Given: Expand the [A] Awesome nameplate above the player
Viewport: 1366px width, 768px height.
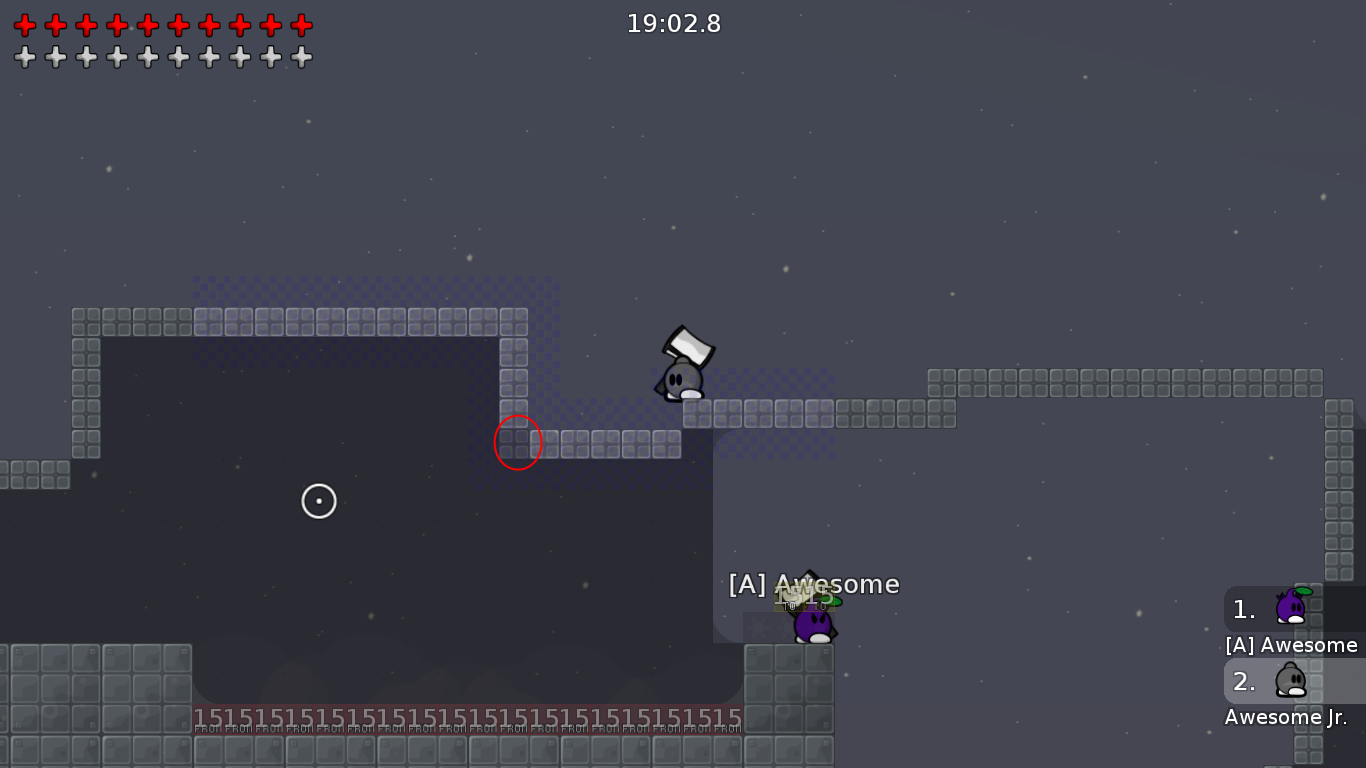Looking at the screenshot, I should [x=813, y=584].
